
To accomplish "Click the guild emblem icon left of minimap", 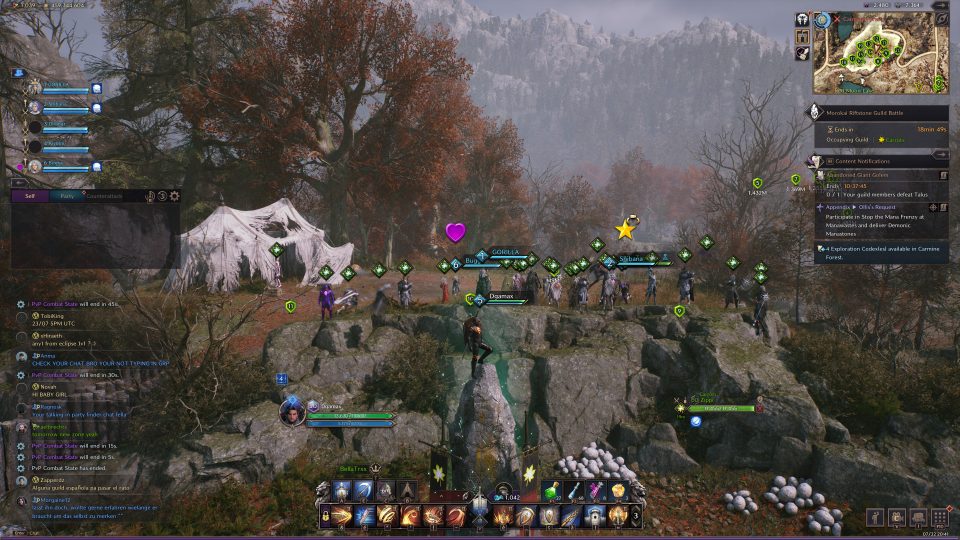I will 802,19.
